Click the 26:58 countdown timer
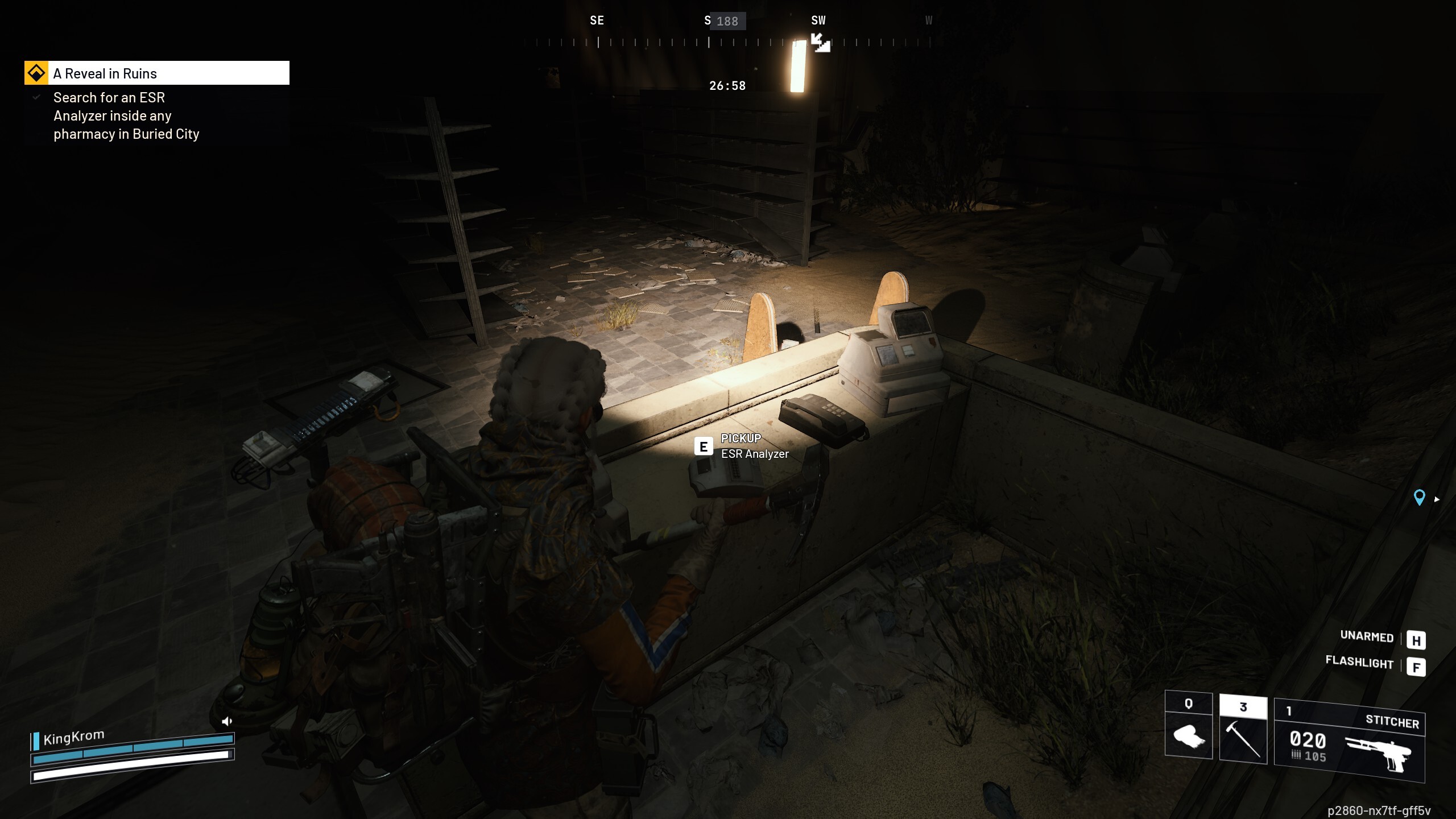This screenshot has width=1456, height=819. pos(727,86)
